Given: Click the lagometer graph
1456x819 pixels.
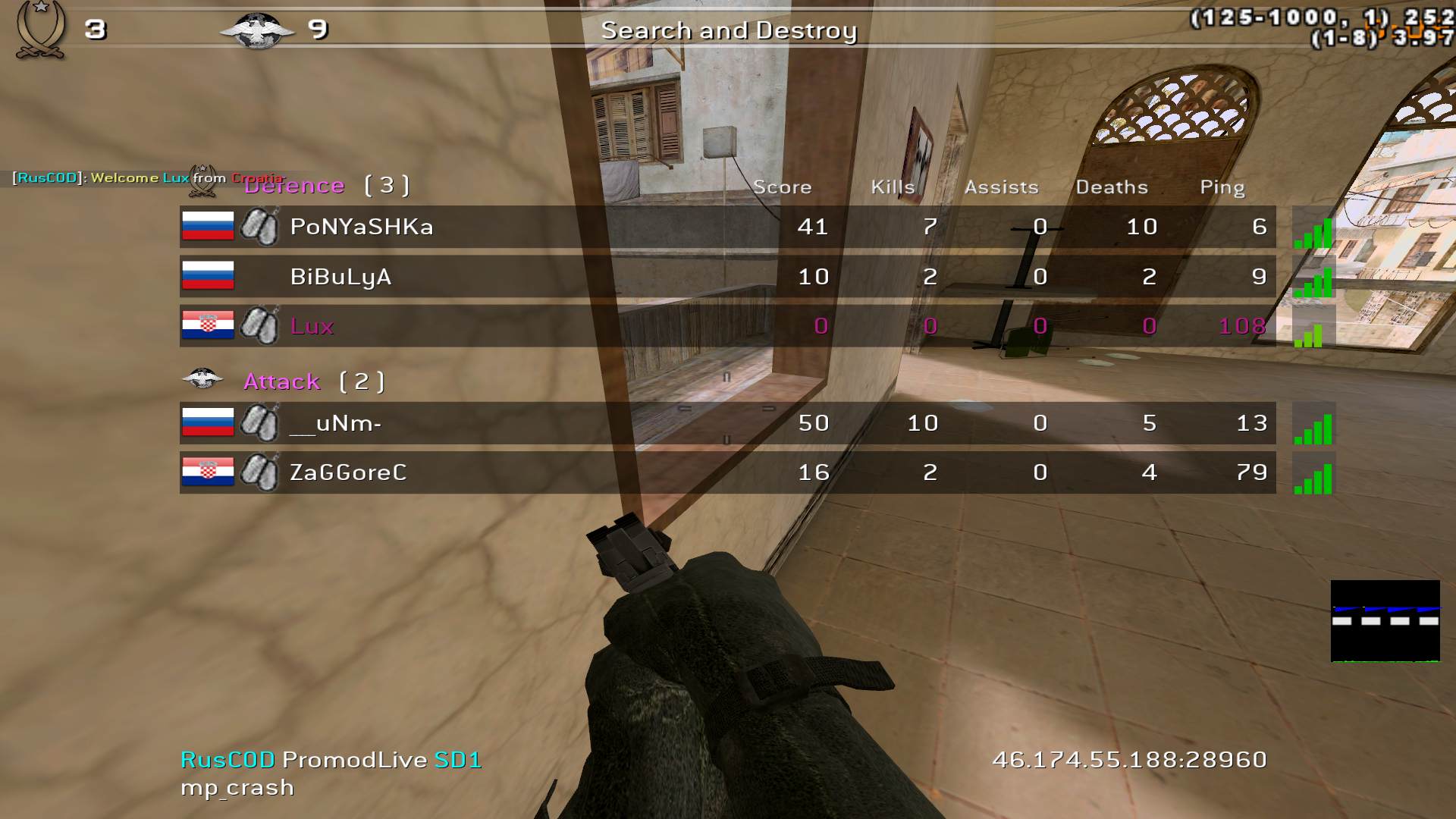Looking at the screenshot, I should click(1385, 621).
